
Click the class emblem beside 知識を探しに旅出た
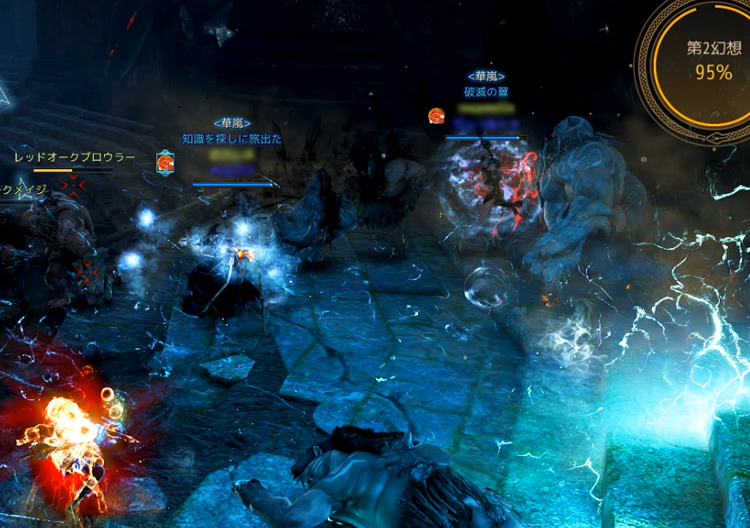point(165,162)
